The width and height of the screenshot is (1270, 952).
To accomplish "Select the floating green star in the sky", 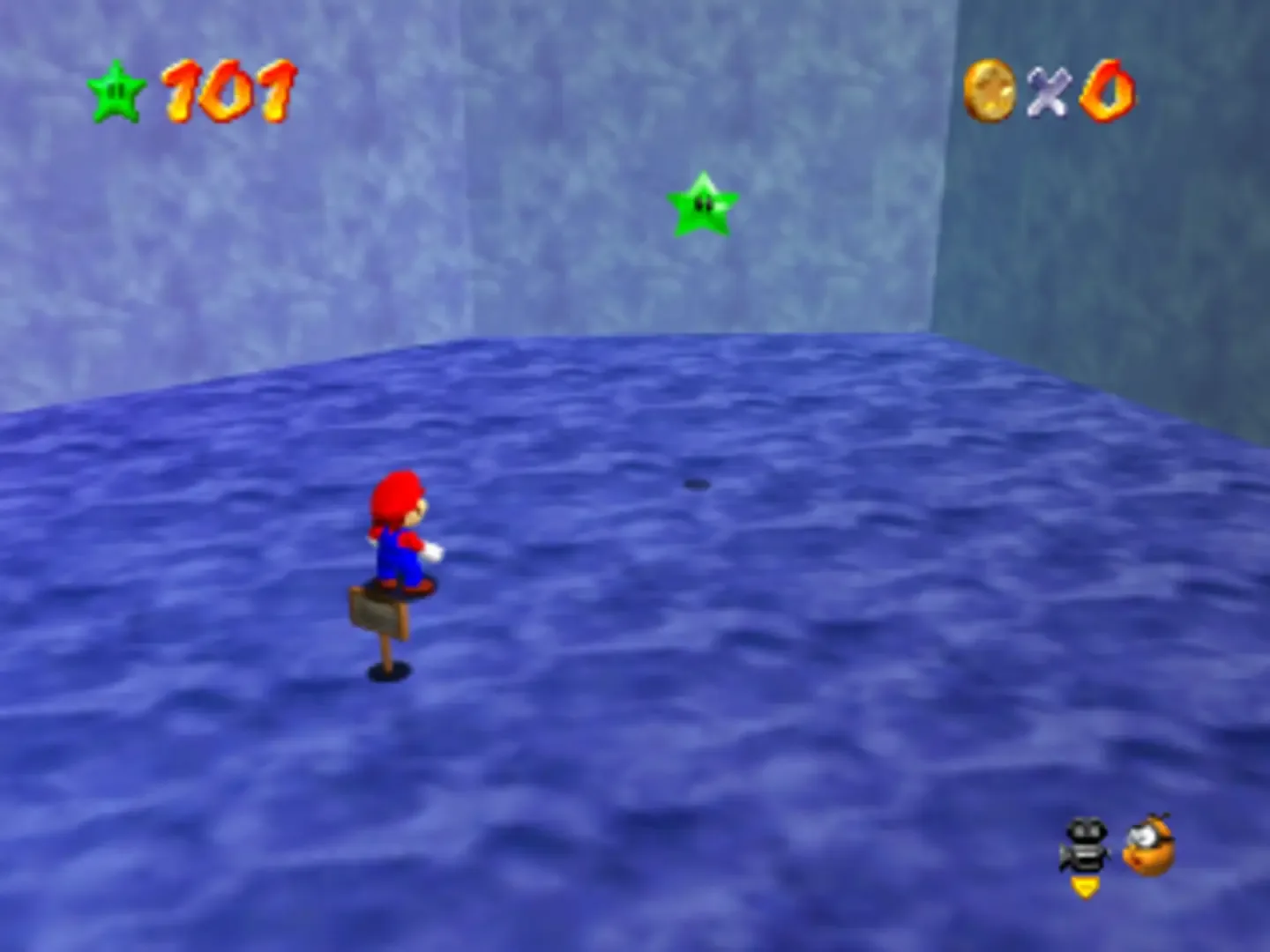I will [703, 205].
